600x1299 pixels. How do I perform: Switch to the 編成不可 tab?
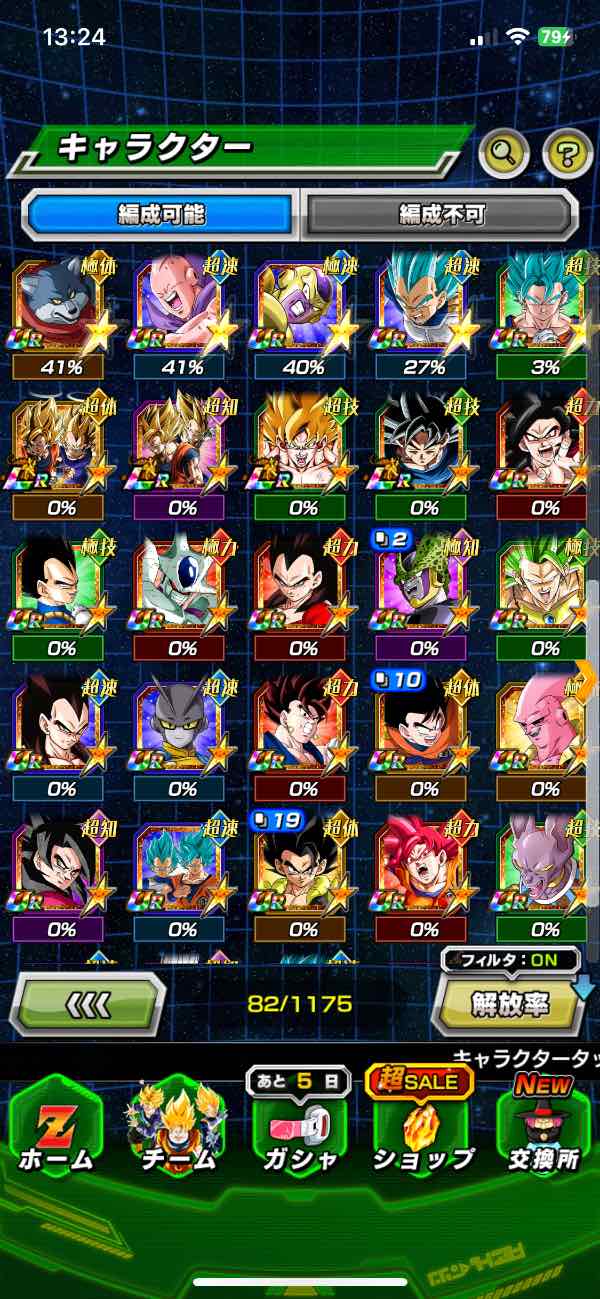tap(441, 214)
